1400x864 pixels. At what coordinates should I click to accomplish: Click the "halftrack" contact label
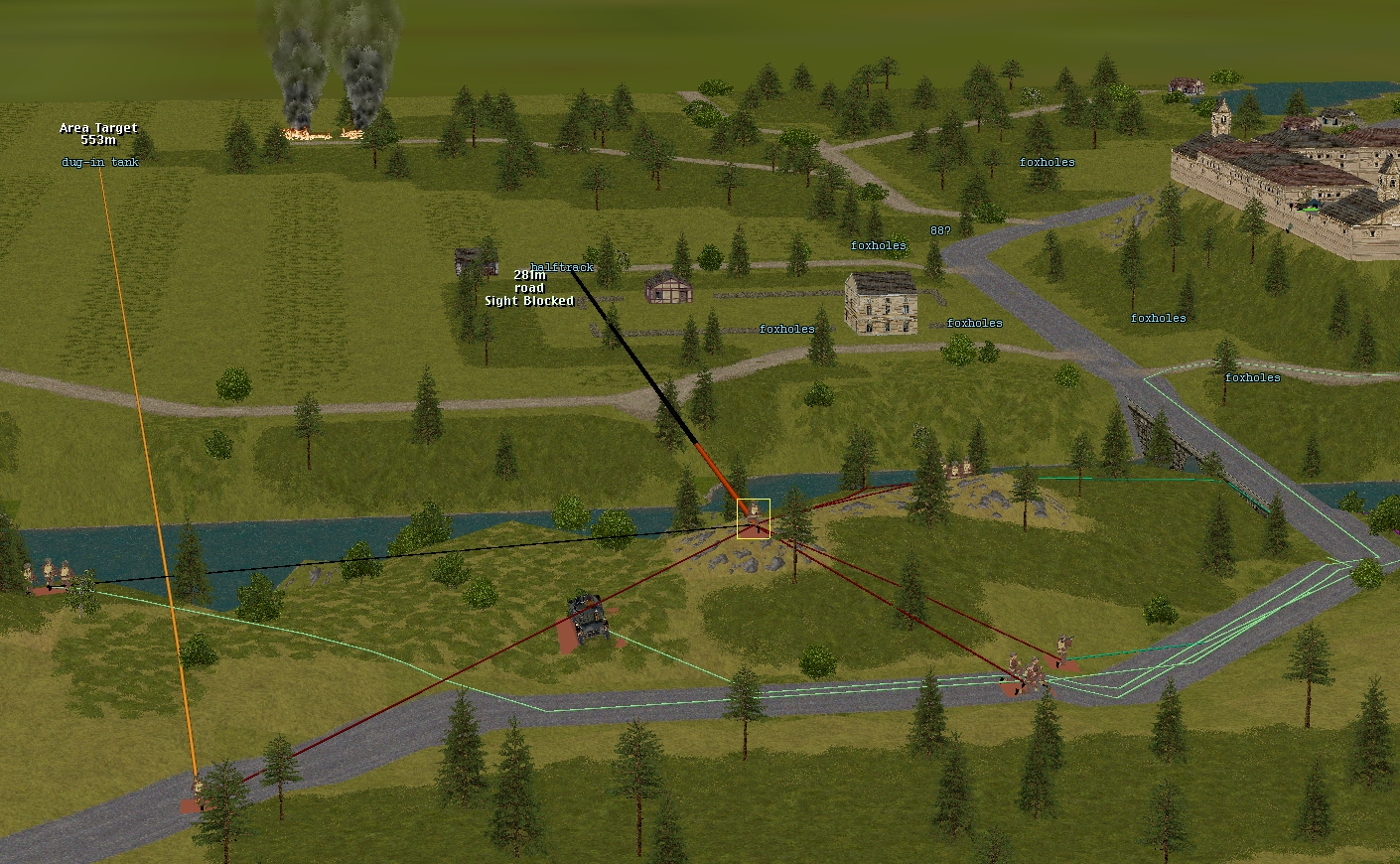pos(562,267)
